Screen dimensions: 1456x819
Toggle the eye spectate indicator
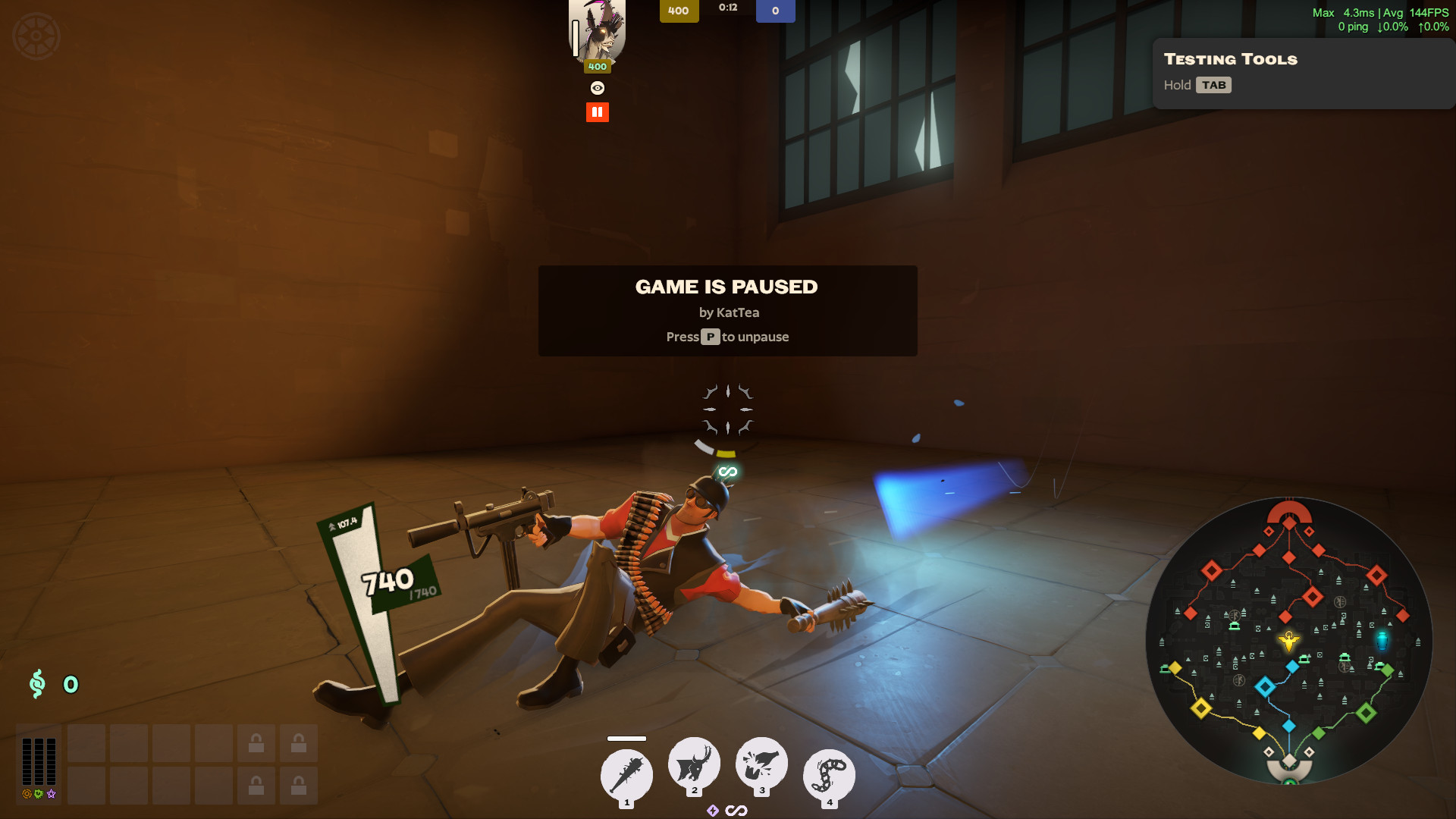pos(598,88)
